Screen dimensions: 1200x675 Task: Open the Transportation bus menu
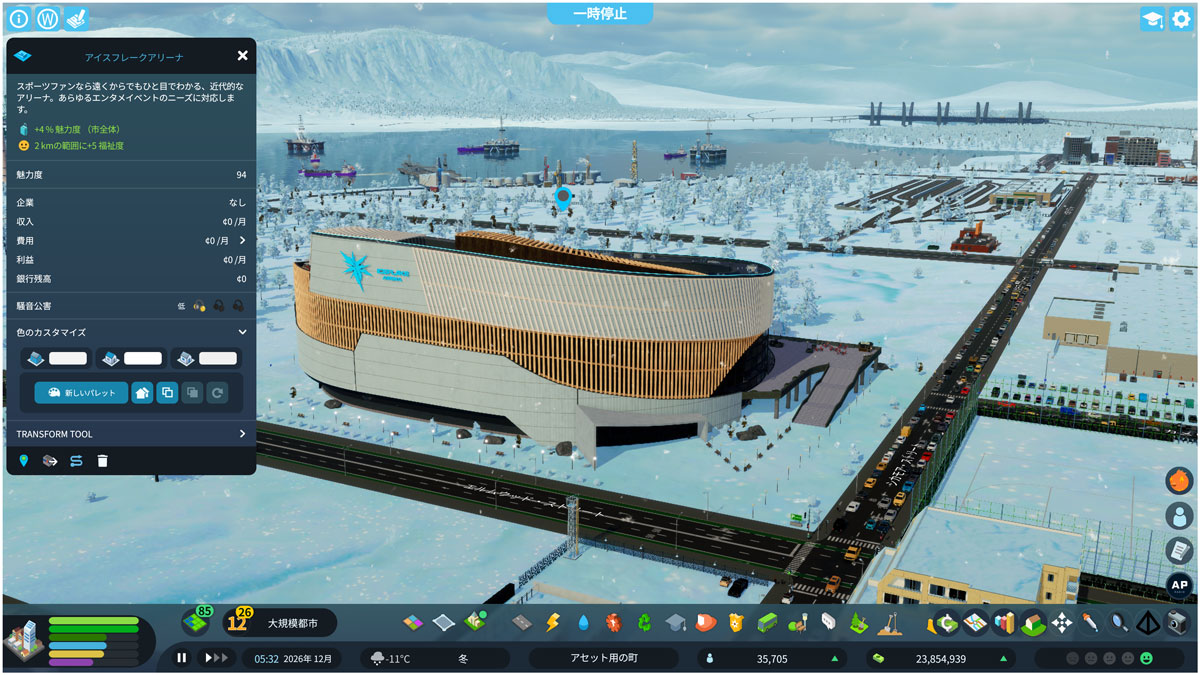[x=767, y=623]
